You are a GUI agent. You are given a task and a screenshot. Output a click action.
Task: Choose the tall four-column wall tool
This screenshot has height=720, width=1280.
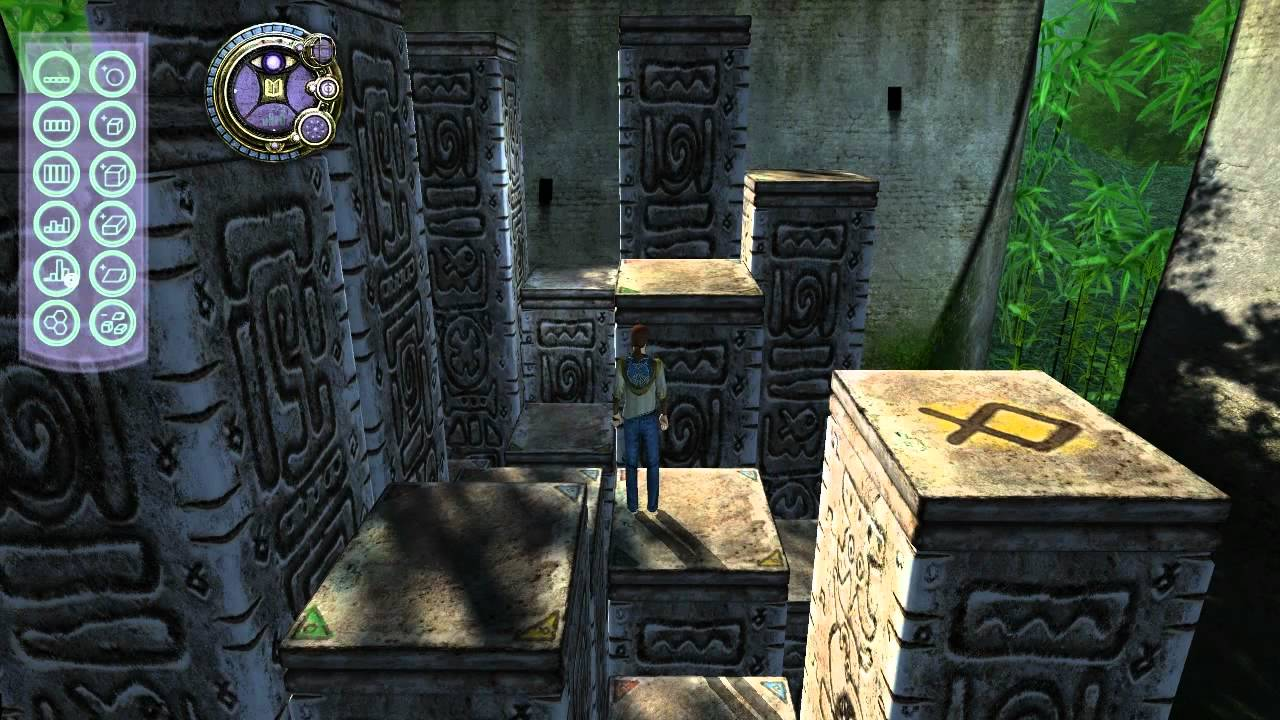point(56,173)
